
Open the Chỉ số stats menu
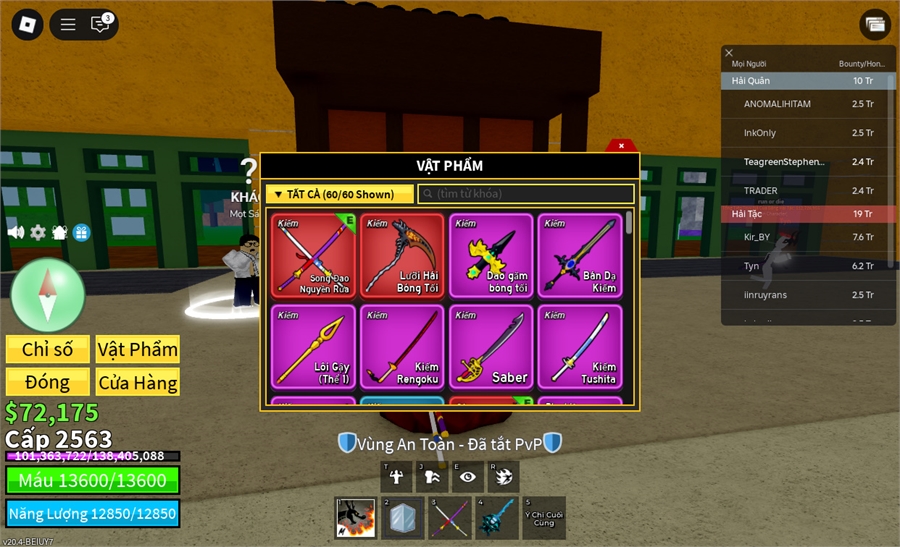48,349
